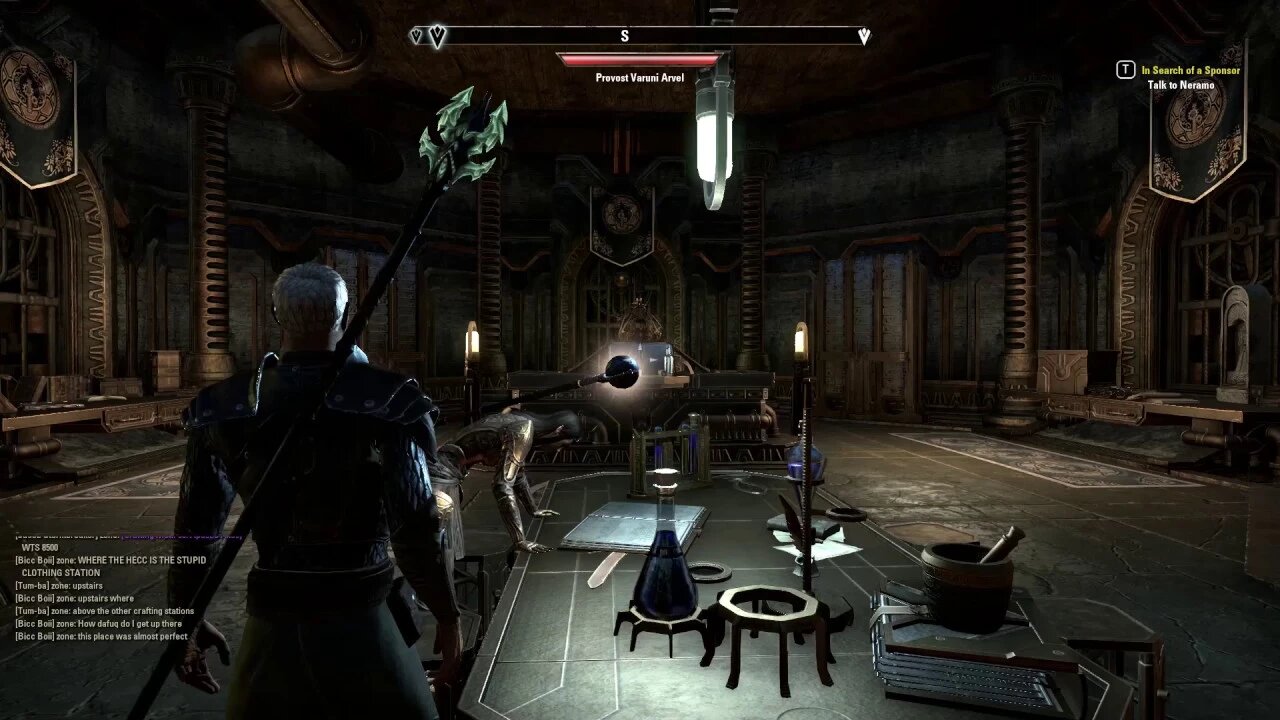Screen dimensions: 1280x720
Task: Select the In Search of a Sponsor quest tracker
Action: click(x=1191, y=70)
